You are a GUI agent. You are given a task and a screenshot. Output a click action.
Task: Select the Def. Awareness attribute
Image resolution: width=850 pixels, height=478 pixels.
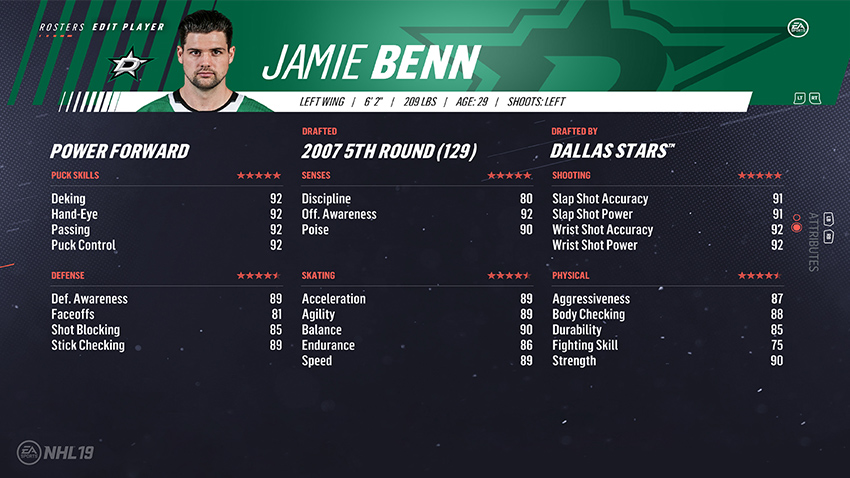[x=166, y=299]
